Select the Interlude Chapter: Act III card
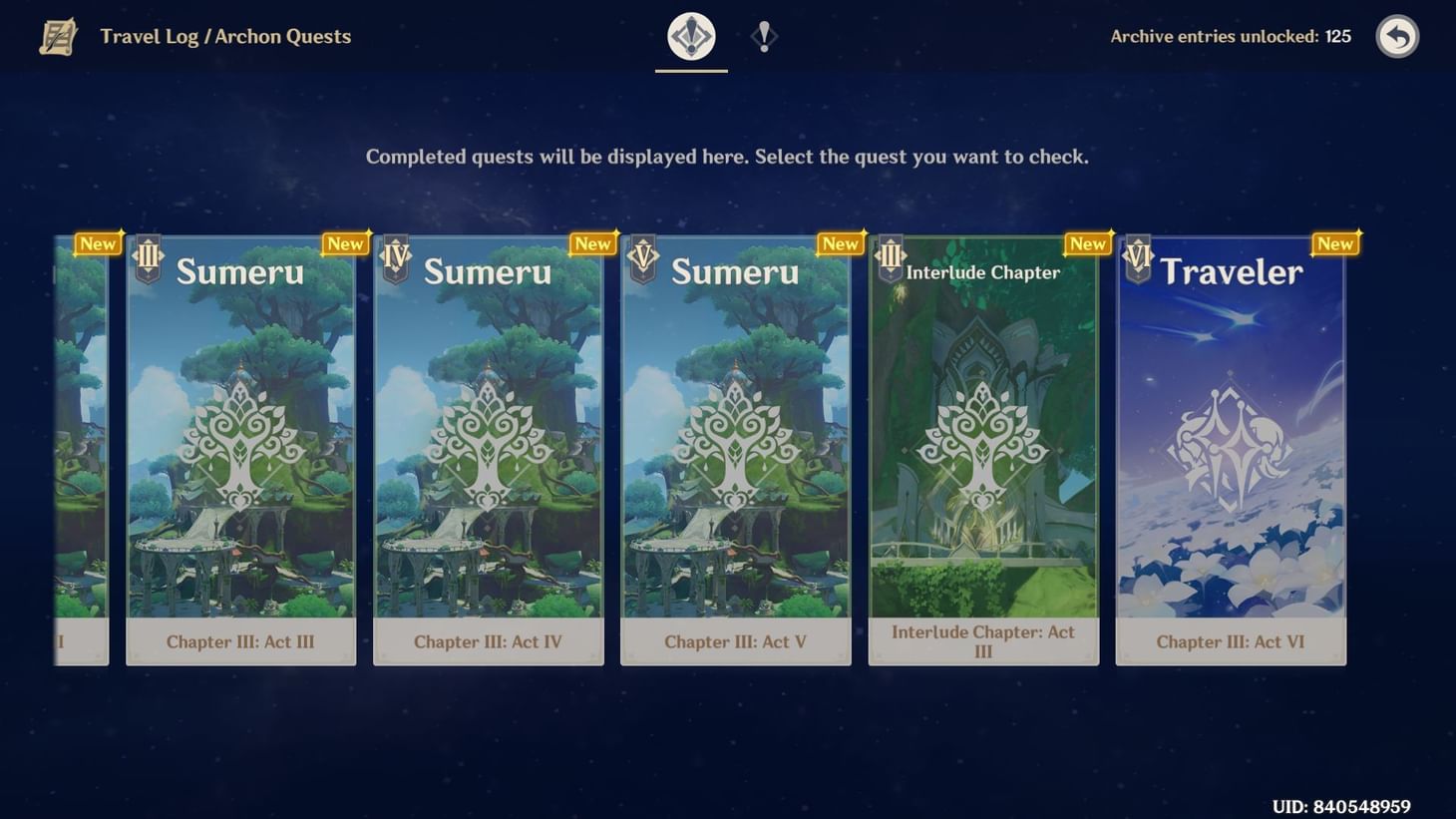This screenshot has height=819, width=1456. pos(982,449)
